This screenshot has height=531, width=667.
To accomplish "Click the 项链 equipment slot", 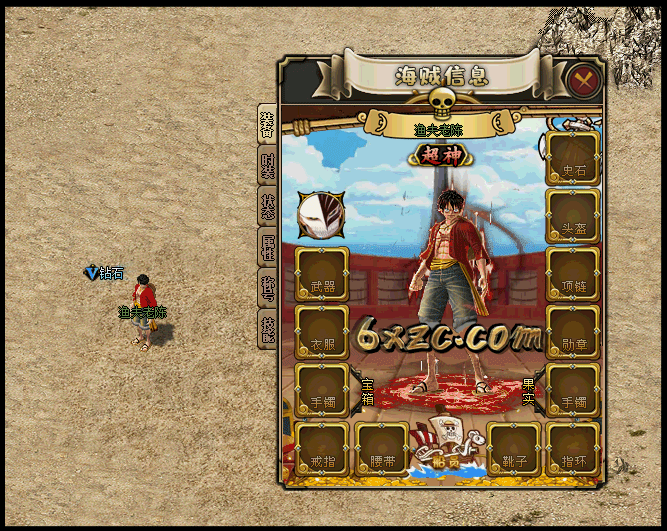I will 573,274.
